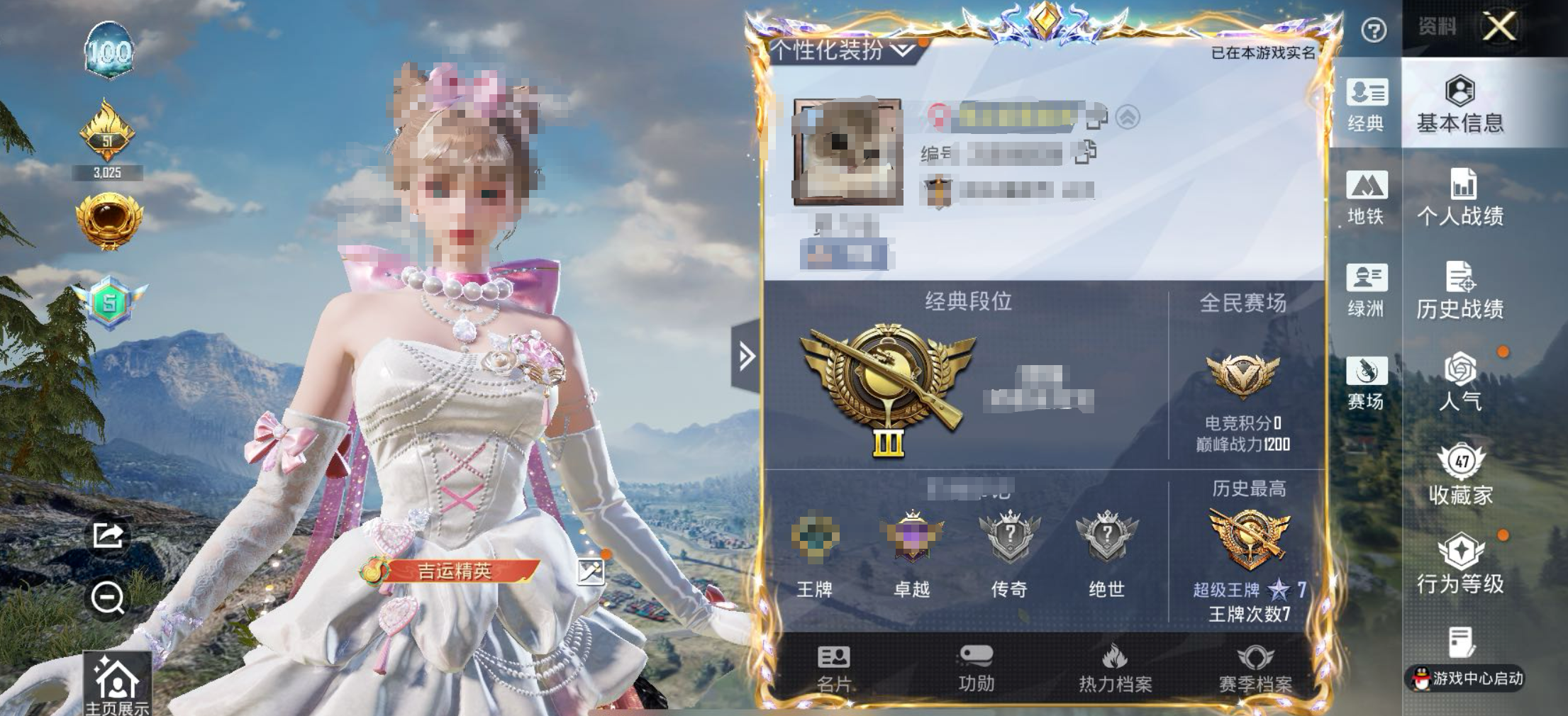Close the profile screen with X
This screenshot has width=1568, height=716.
coord(1500,28)
